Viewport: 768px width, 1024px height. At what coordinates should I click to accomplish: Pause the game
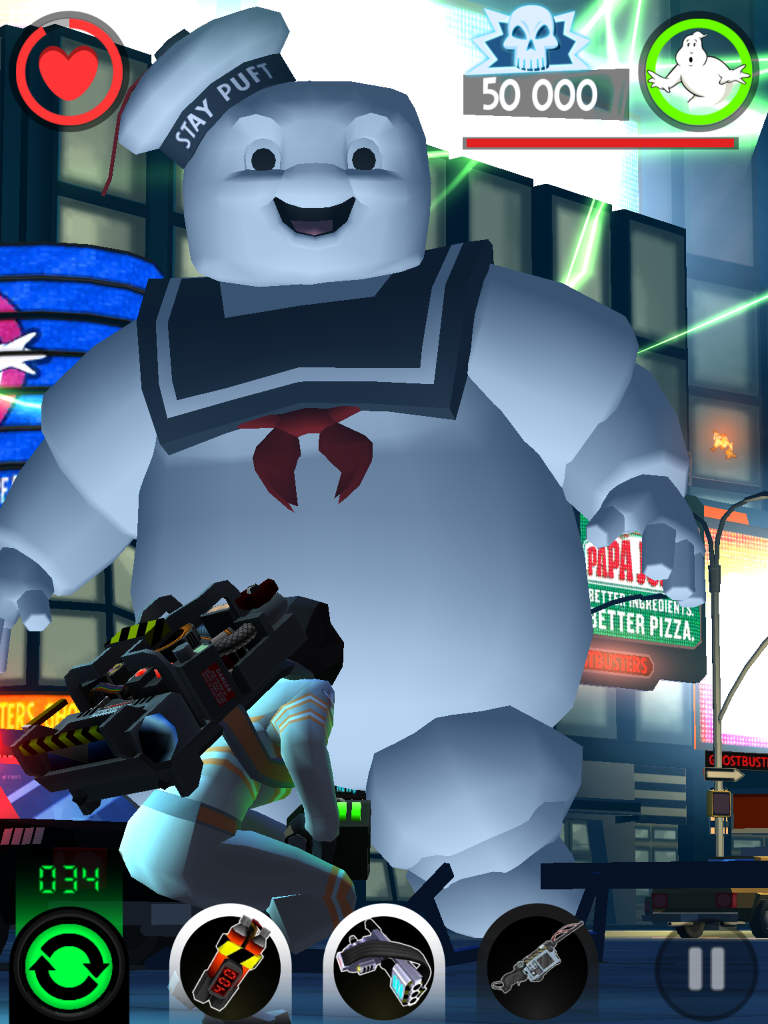(706, 968)
